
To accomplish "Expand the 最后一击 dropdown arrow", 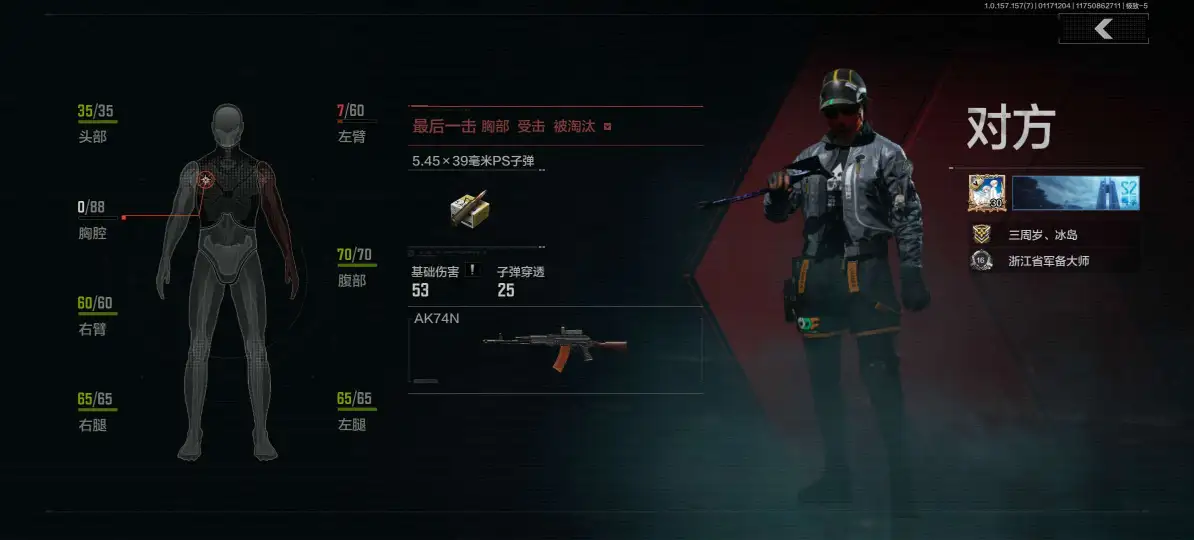I will tap(607, 127).
